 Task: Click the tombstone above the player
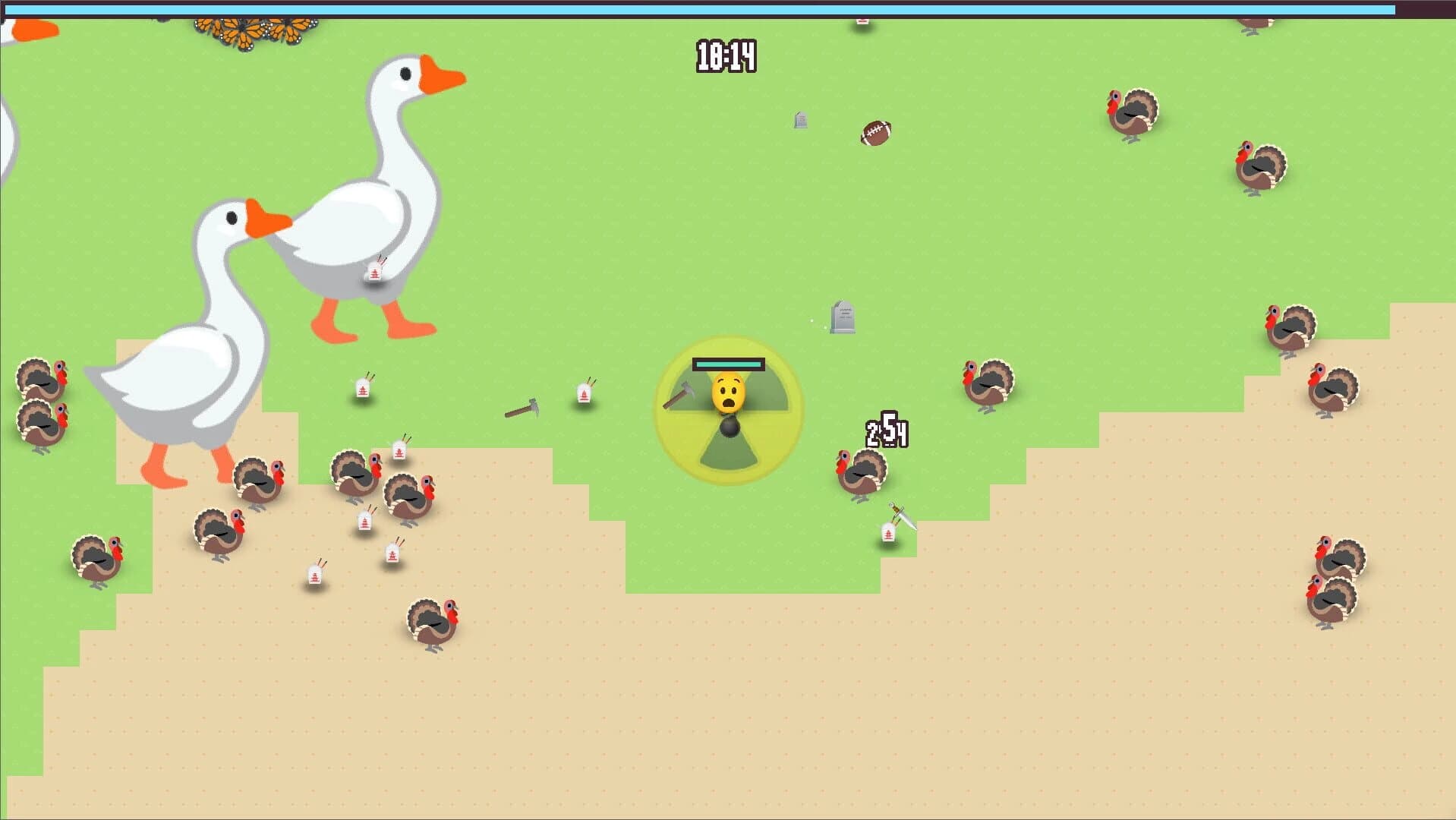(x=843, y=319)
